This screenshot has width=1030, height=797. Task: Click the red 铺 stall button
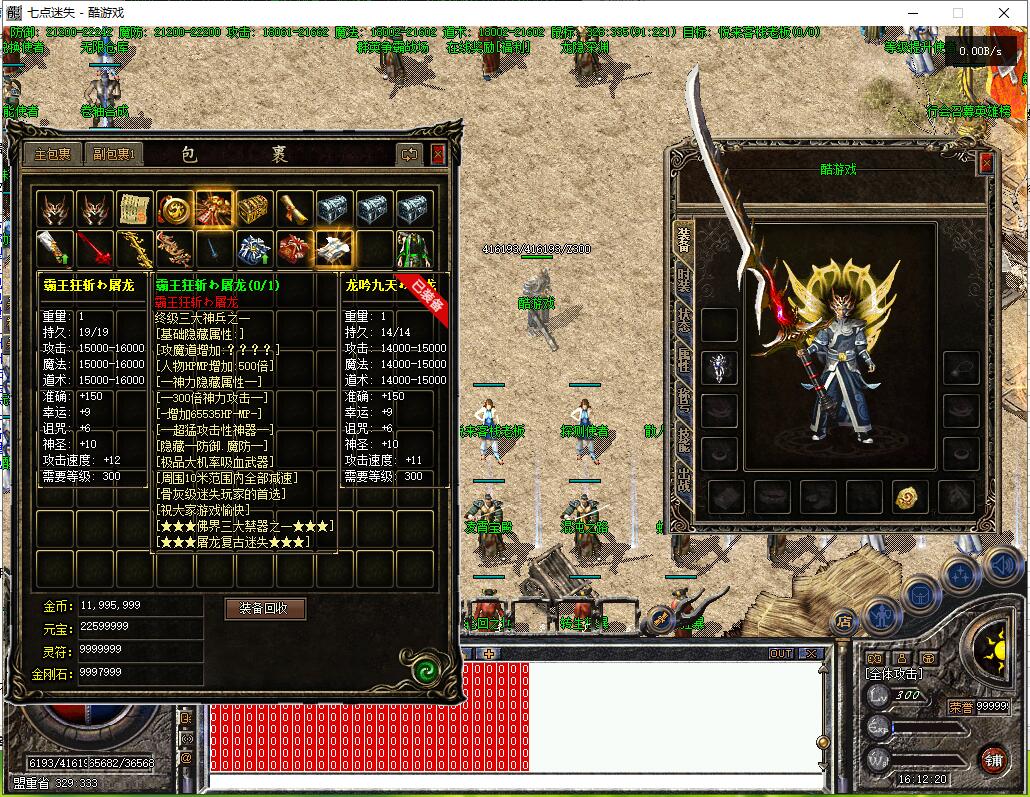pos(993,759)
